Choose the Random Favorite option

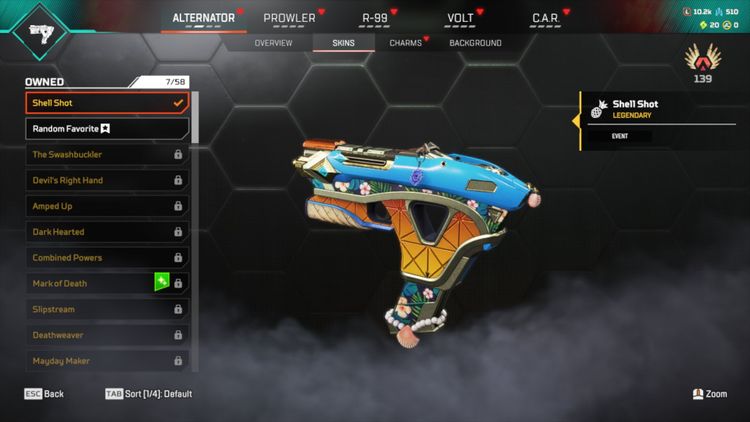(106, 129)
